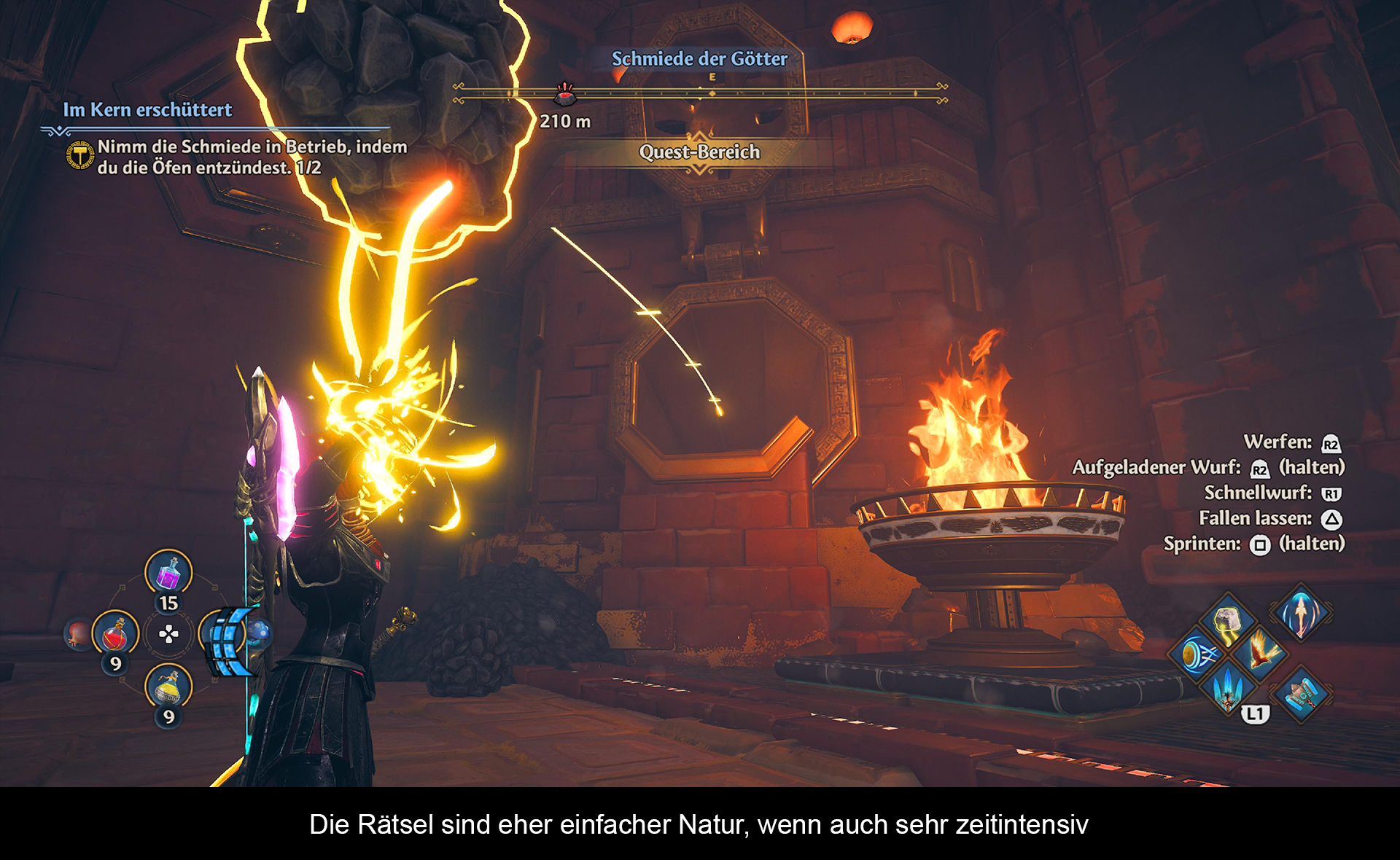Select the upward arrow leap ability
The height and width of the screenshot is (860, 1400).
point(1301,611)
